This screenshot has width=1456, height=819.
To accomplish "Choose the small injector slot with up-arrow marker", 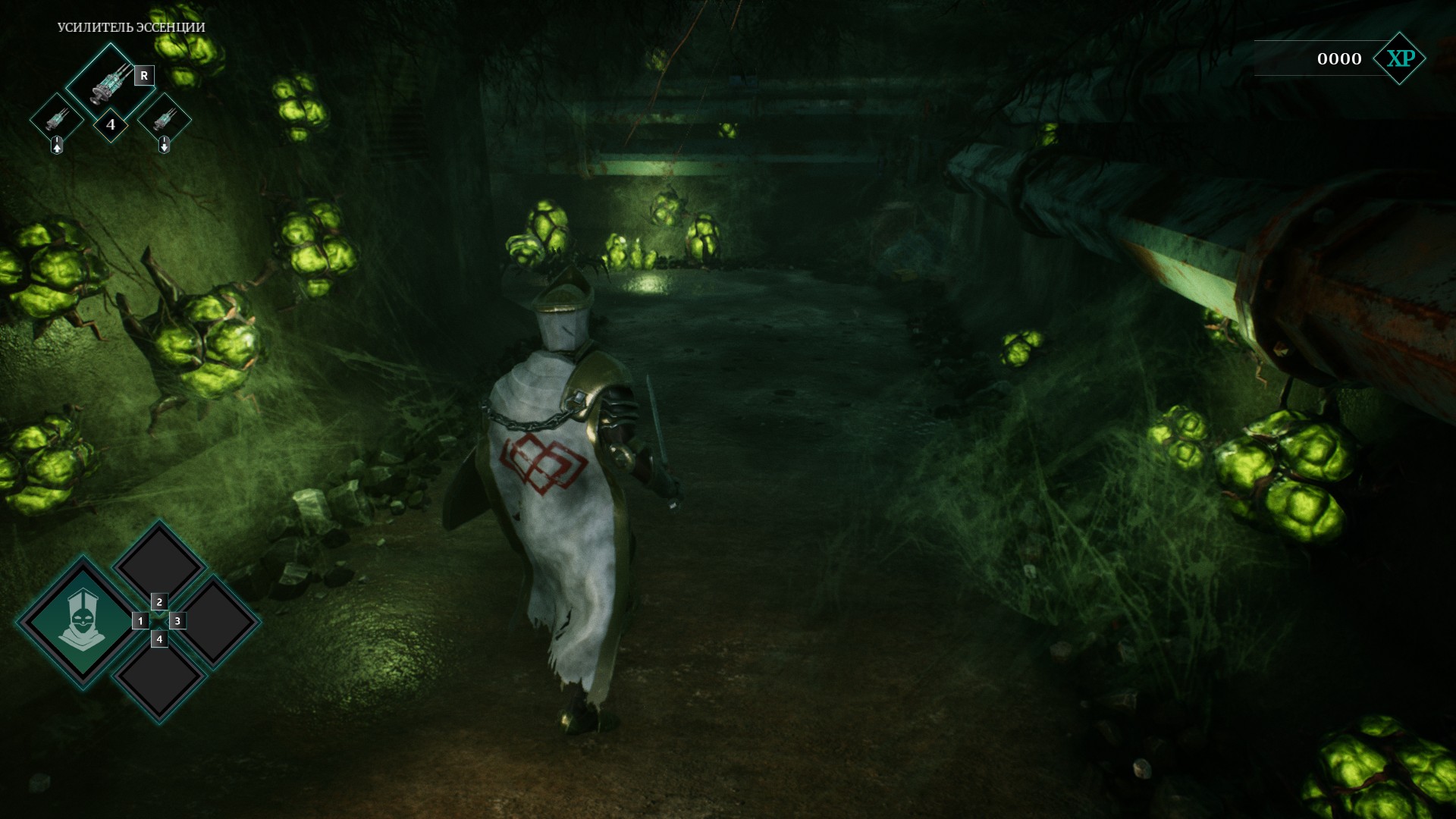I will 57,119.
